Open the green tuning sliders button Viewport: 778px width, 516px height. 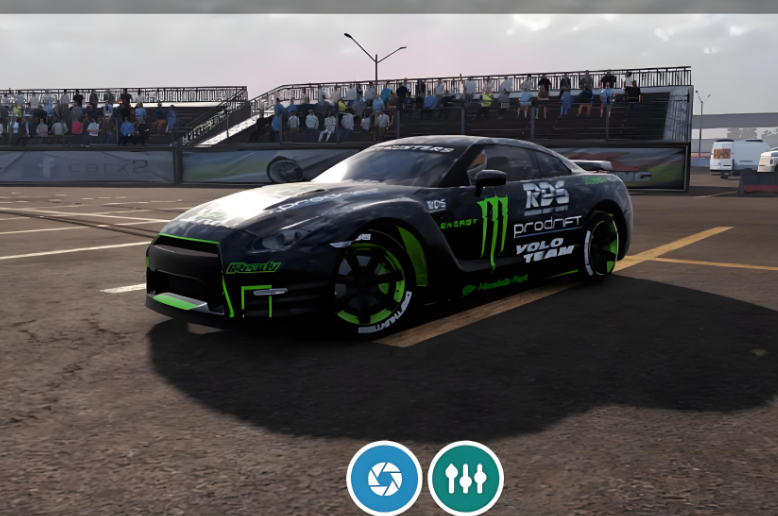465,478
